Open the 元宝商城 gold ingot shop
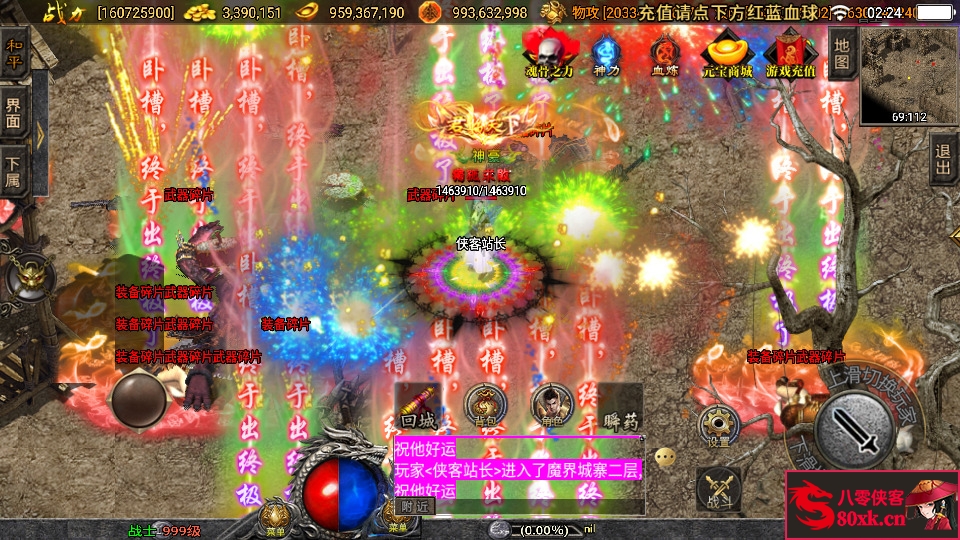Image resolution: width=960 pixels, height=540 pixels. [x=727, y=52]
